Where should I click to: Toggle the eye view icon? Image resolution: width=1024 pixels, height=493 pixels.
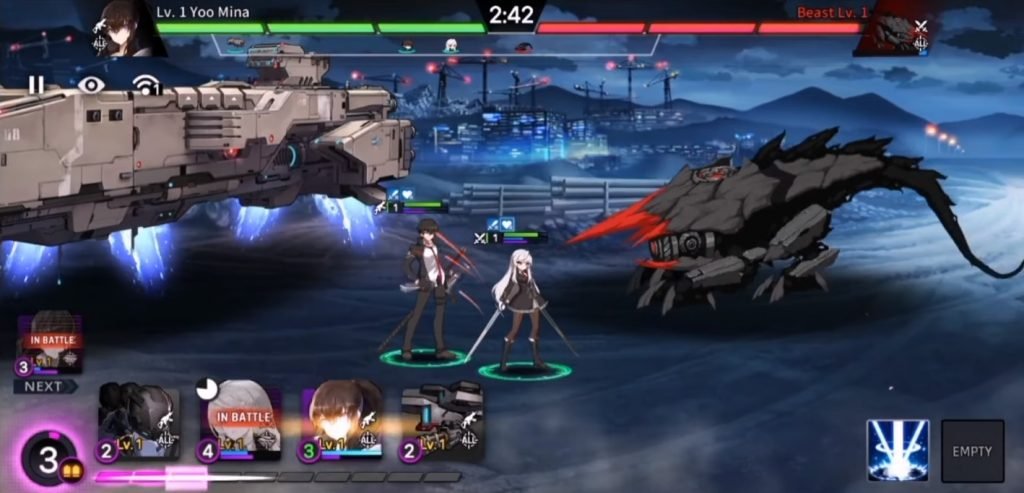point(91,85)
